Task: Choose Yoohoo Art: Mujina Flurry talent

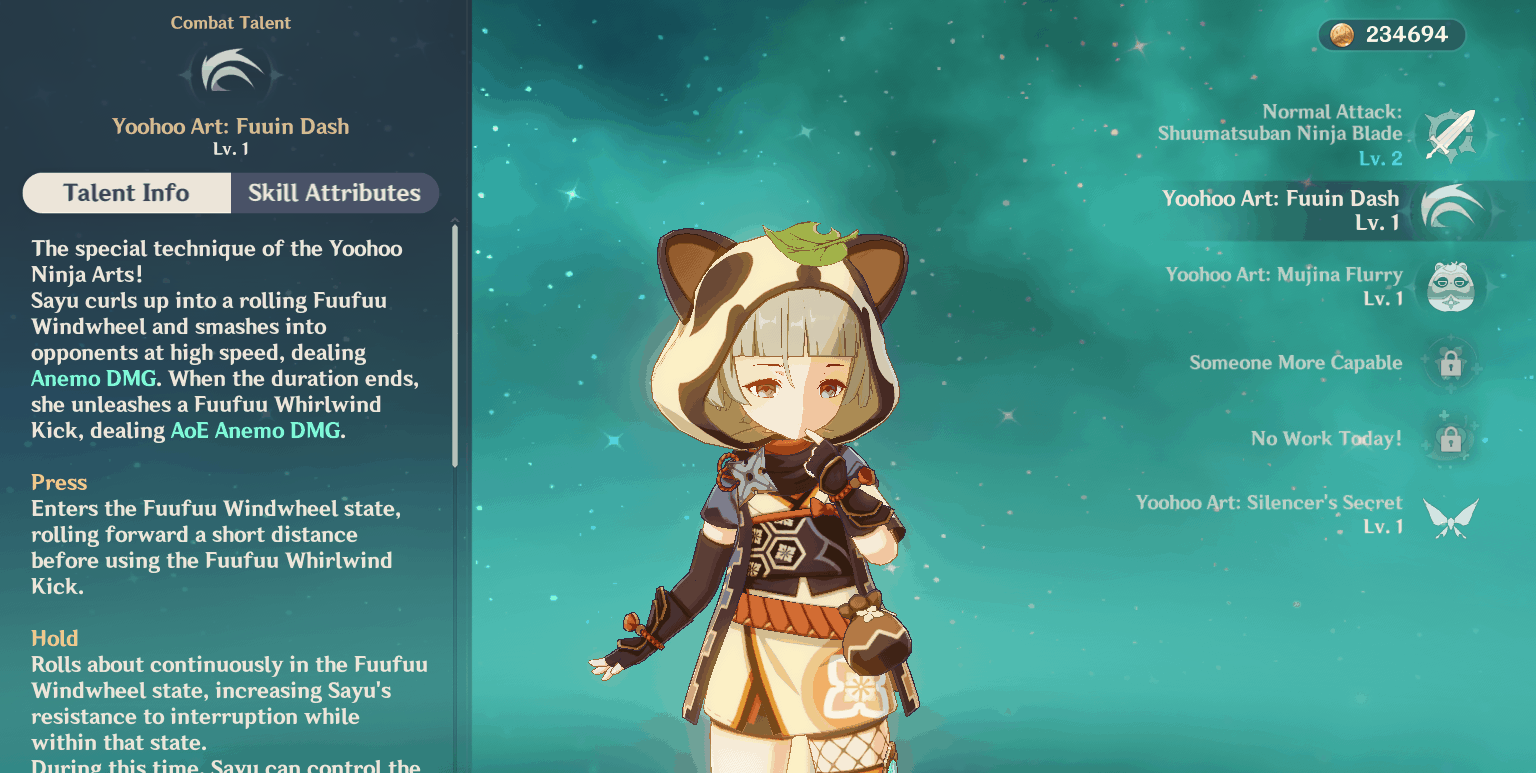Action: (1450, 286)
